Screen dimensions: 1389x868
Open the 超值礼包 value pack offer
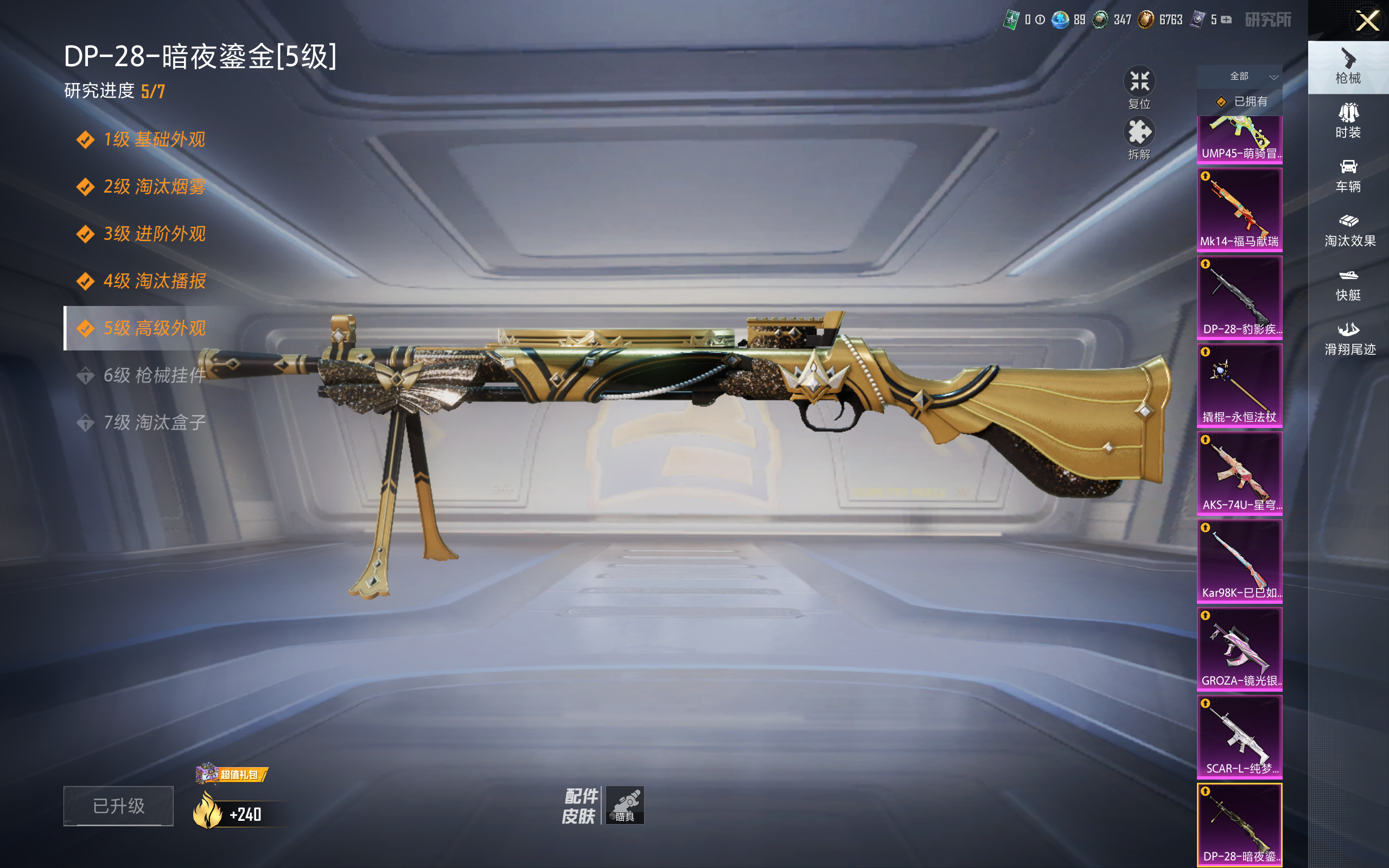pos(232,775)
